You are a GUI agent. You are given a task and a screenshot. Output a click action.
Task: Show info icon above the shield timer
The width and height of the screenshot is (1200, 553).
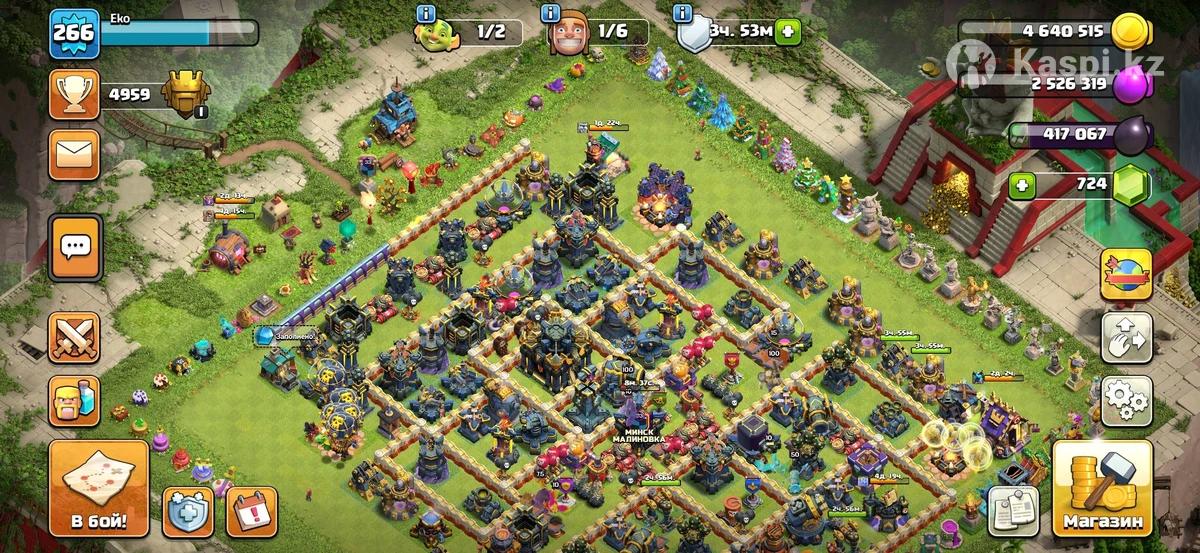683,13
